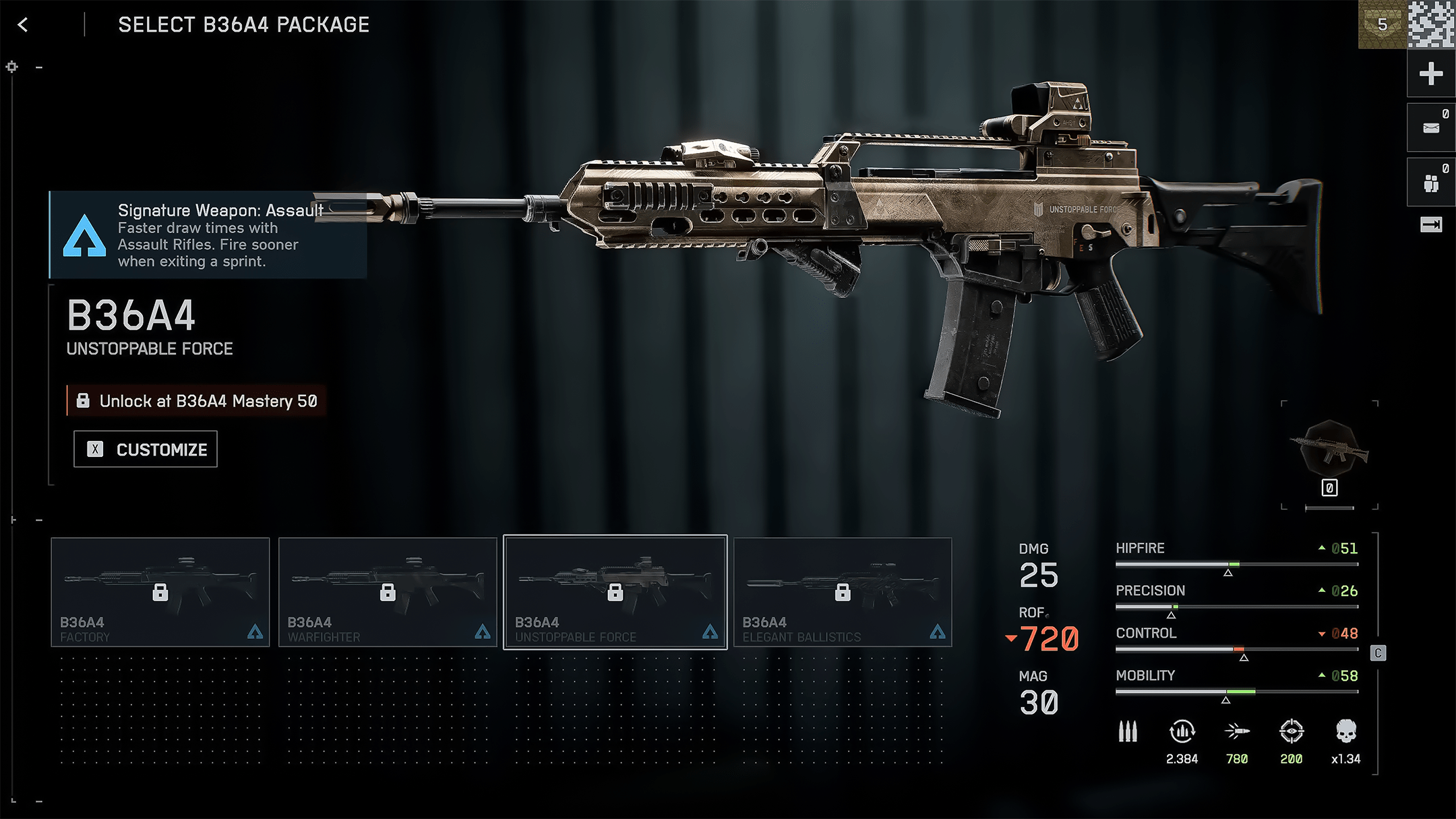The height and width of the screenshot is (819, 1456).
Task: Click the back chevron next to Select B36A4 Package
Action: (x=23, y=24)
